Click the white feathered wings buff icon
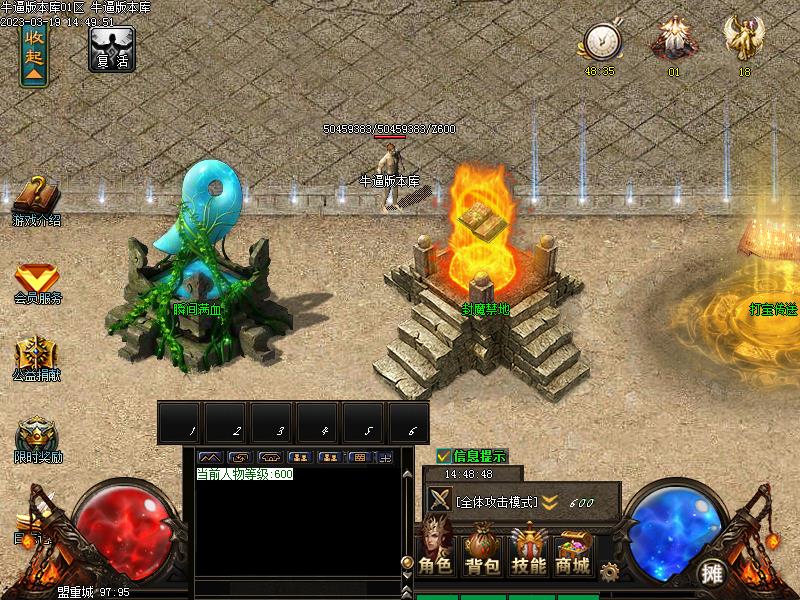Image resolution: width=800 pixels, height=600 pixels. tap(674, 41)
